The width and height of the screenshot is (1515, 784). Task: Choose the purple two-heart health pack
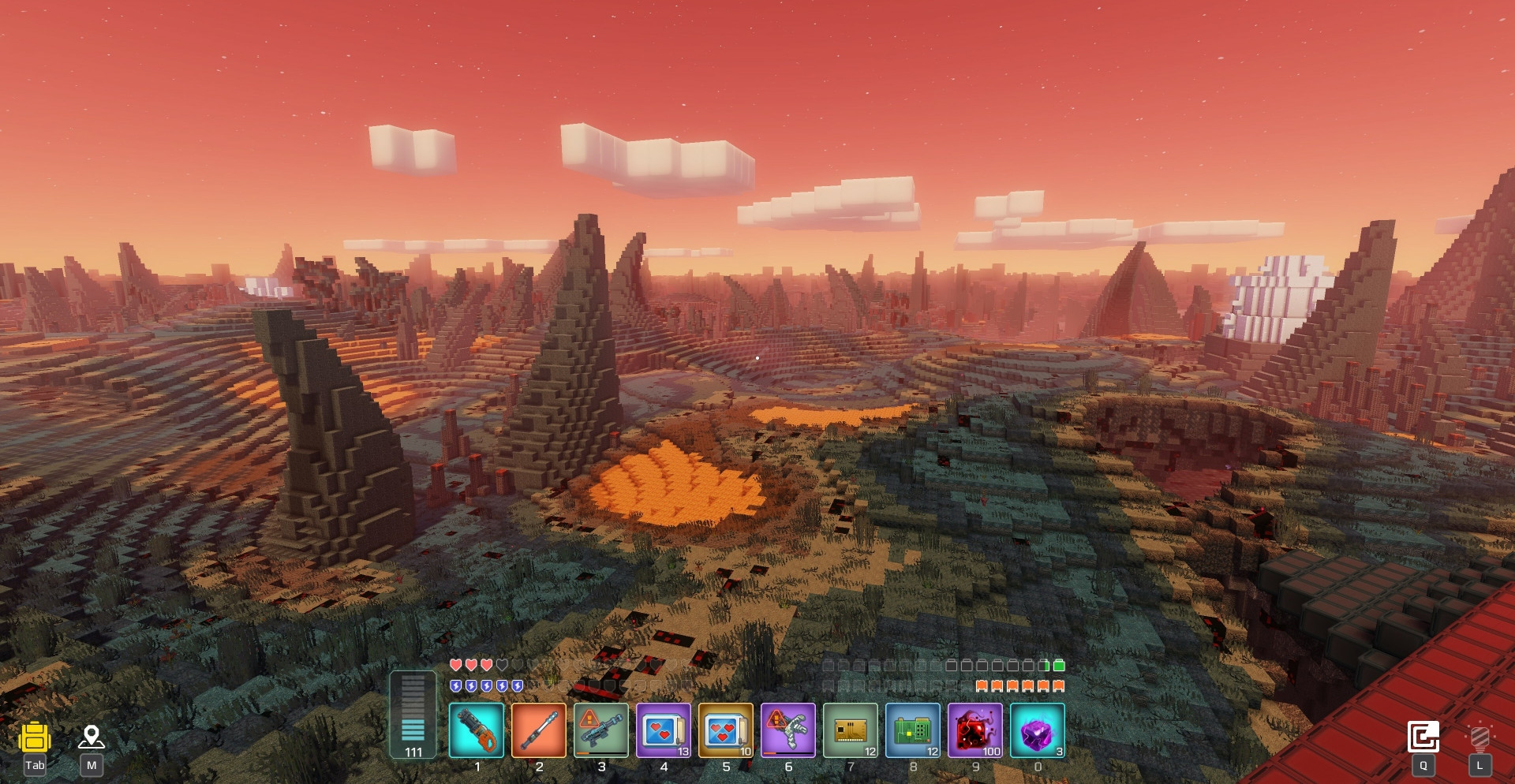[664, 730]
